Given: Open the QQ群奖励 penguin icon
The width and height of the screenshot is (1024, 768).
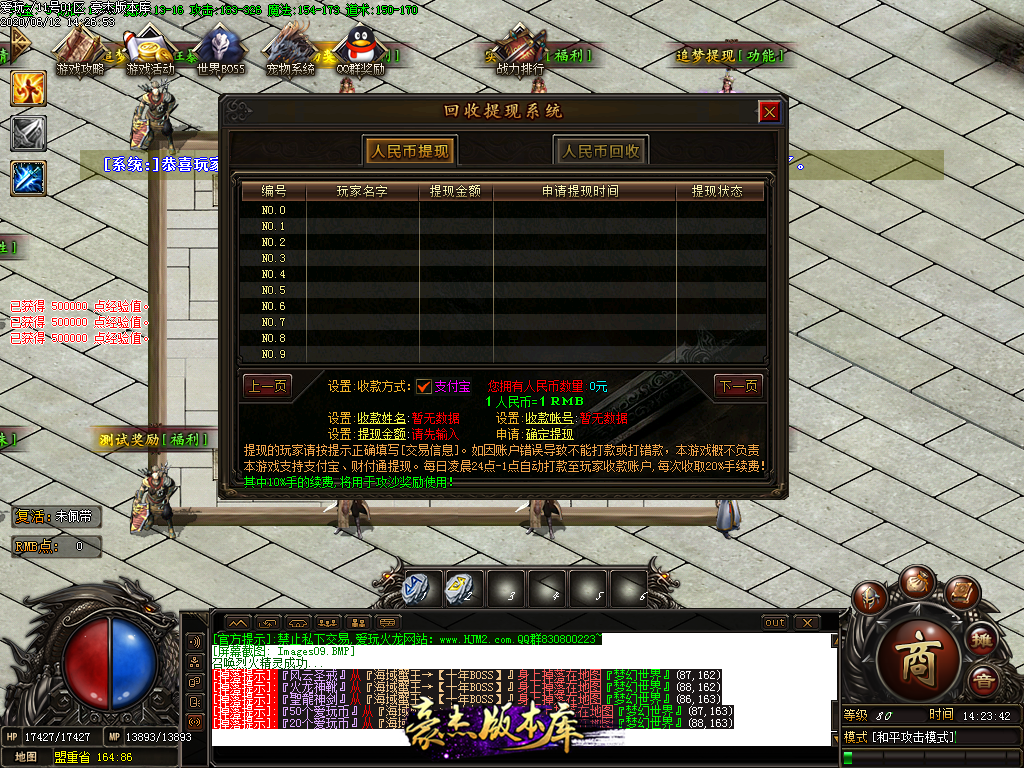Looking at the screenshot, I should [x=359, y=52].
